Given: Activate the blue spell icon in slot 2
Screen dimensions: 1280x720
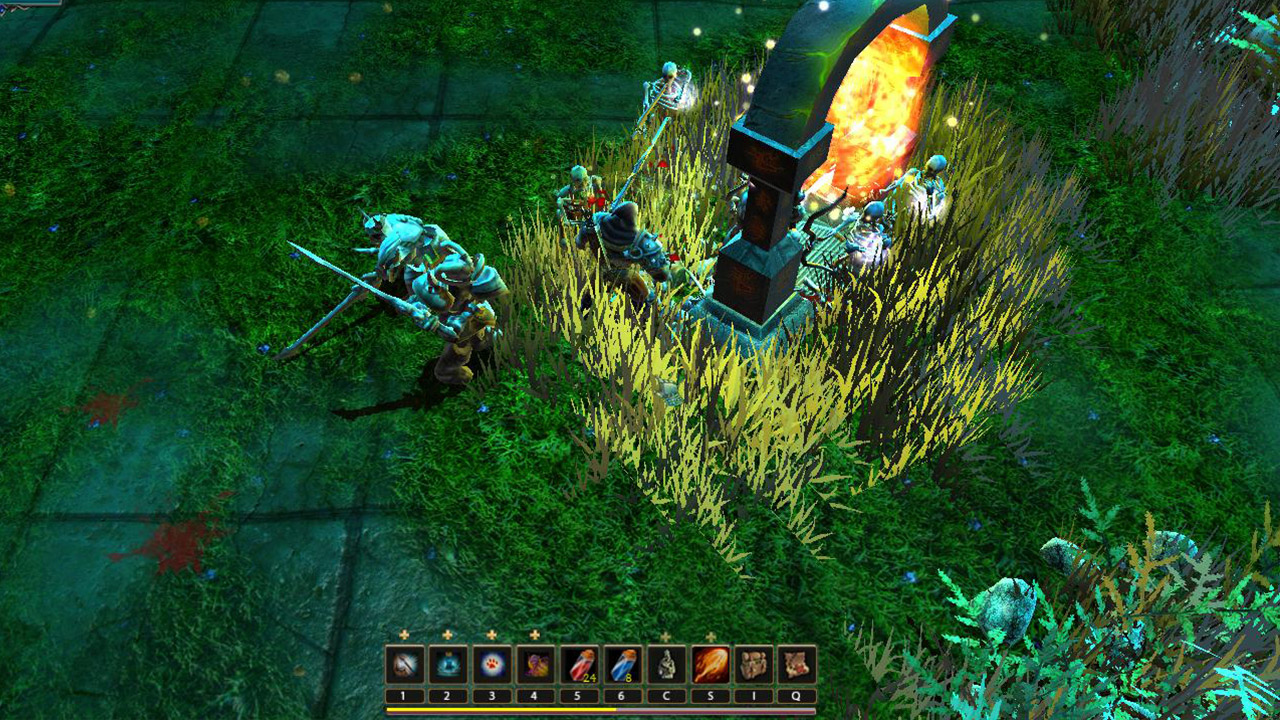Looking at the screenshot, I should pos(447,663).
